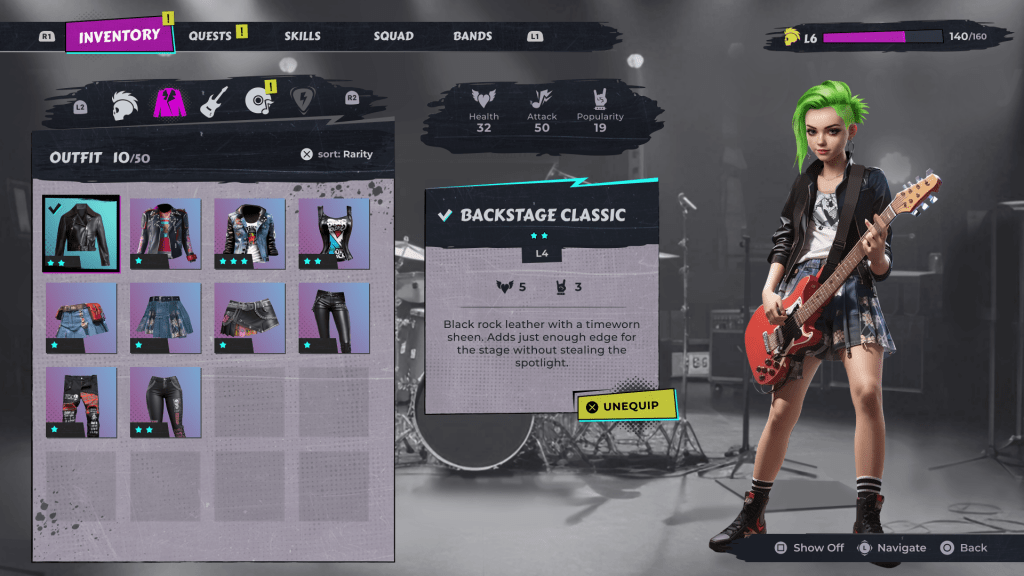Screen dimensions: 1024x576
Task: Select the red plaid patchwork pants
Action: point(81,402)
